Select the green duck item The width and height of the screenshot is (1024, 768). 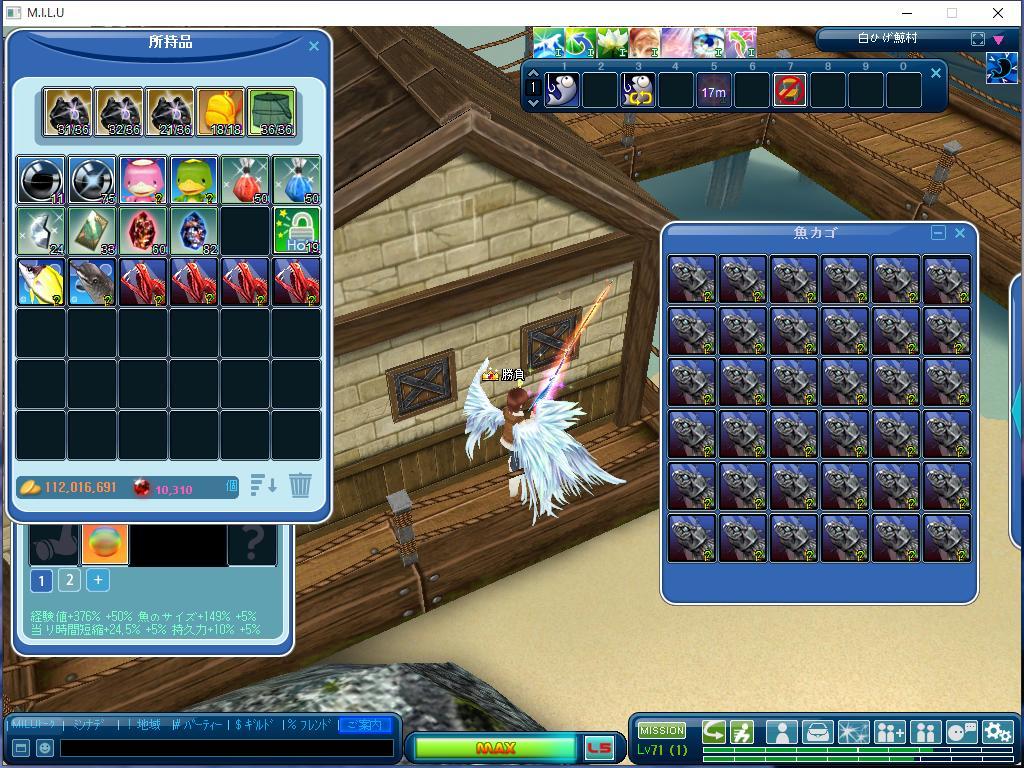click(194, 180)
